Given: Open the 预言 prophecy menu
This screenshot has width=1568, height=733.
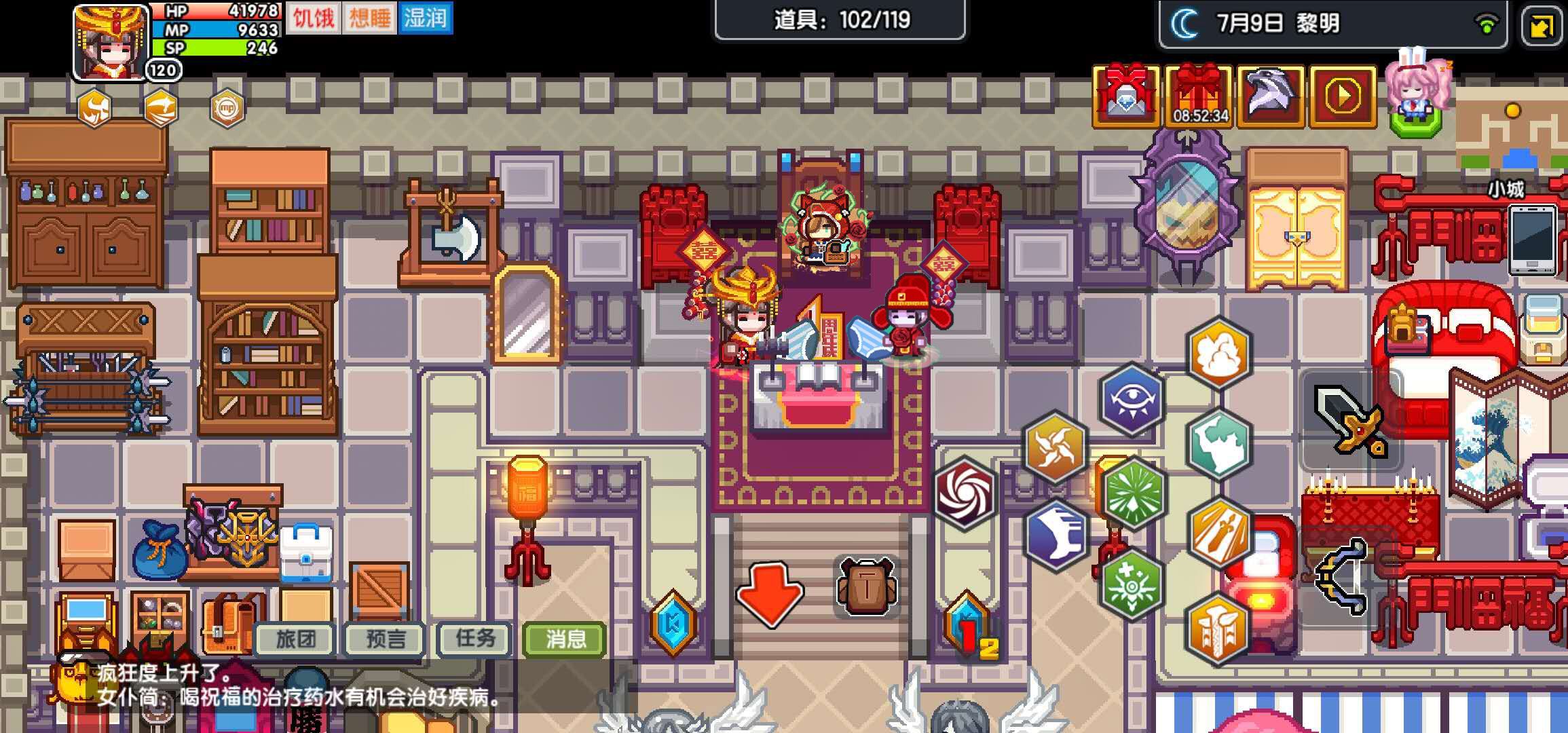Looking at the screenshot, I should coord(384,639).
